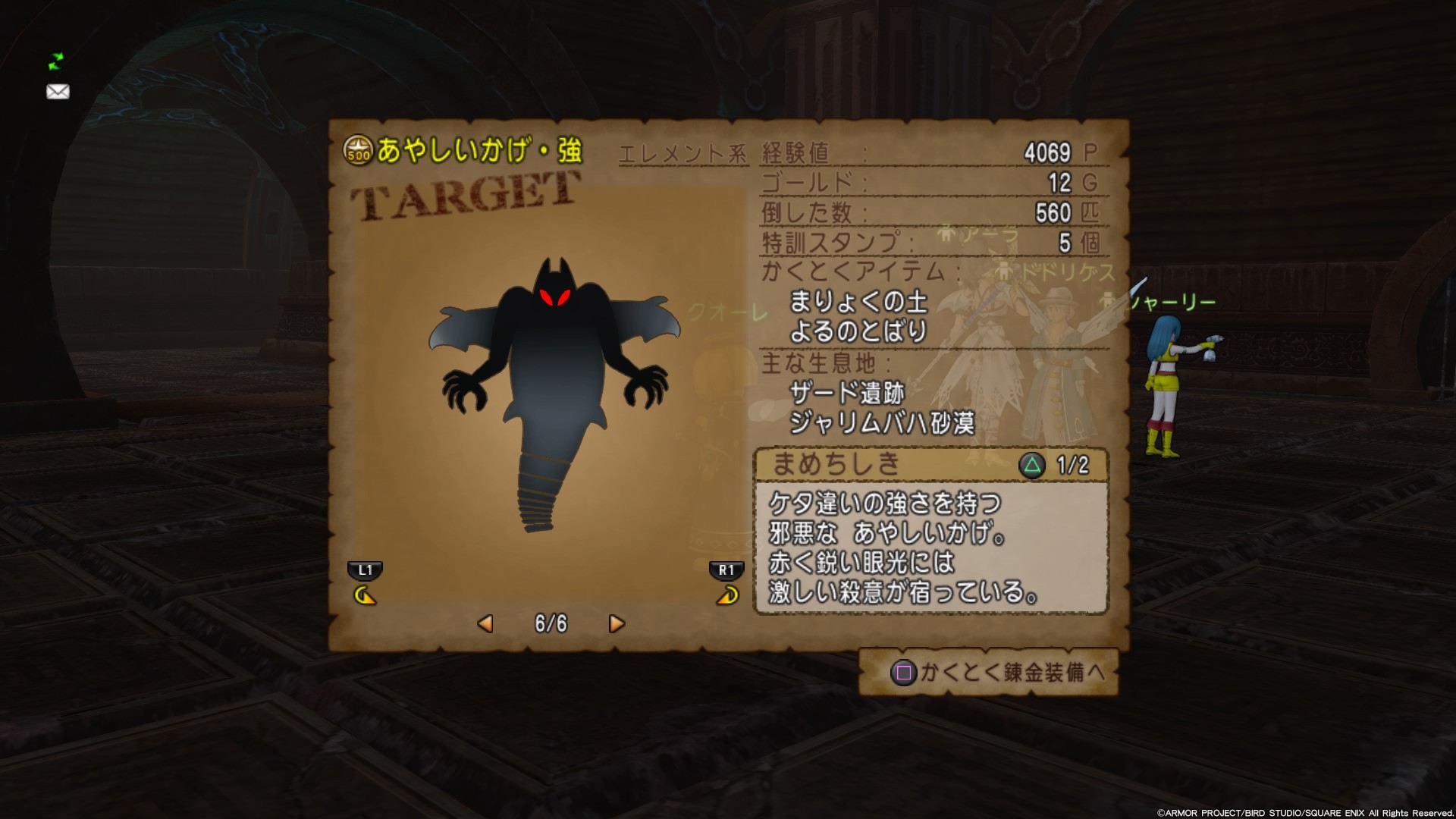Click the green sync arrows icon

[55, 62]
